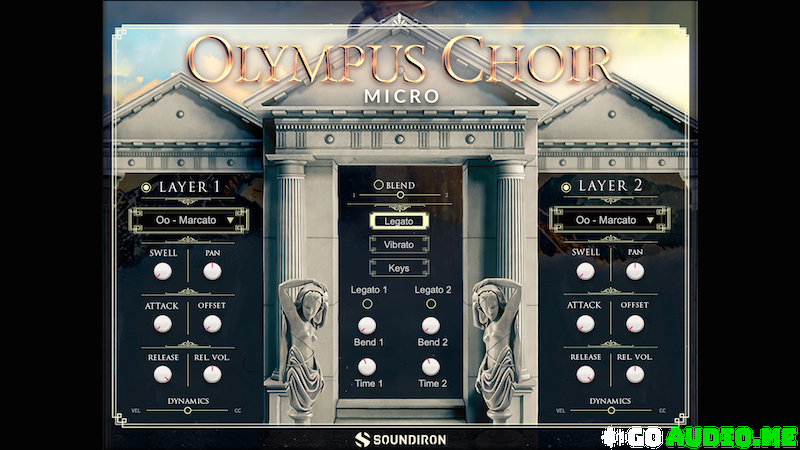Enable the Legato 2 toggle
Image resolution: width=800 pixels, height=450 pixels.
(x=430, y=304)
